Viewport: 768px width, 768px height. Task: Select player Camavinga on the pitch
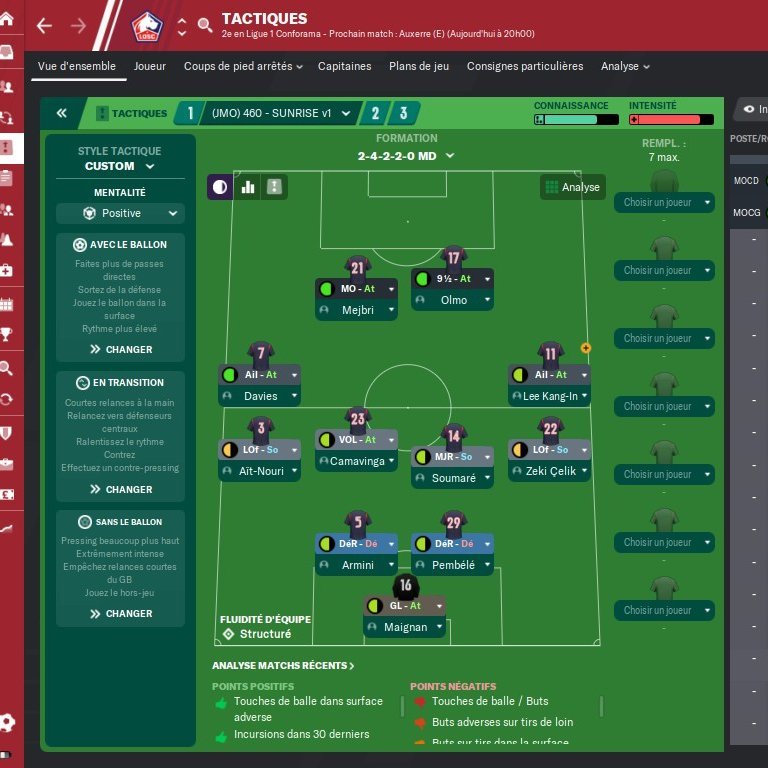pyautogui.click(x=357, y=461)
